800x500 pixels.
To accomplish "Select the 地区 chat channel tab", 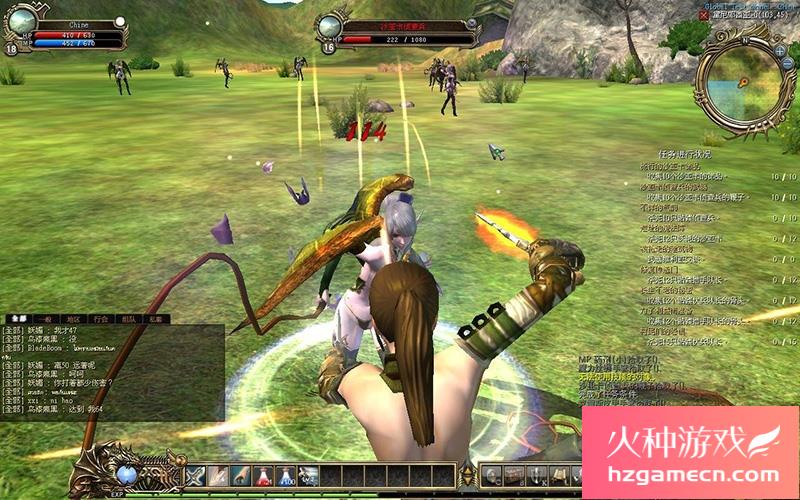I will [x=71, y=319].
